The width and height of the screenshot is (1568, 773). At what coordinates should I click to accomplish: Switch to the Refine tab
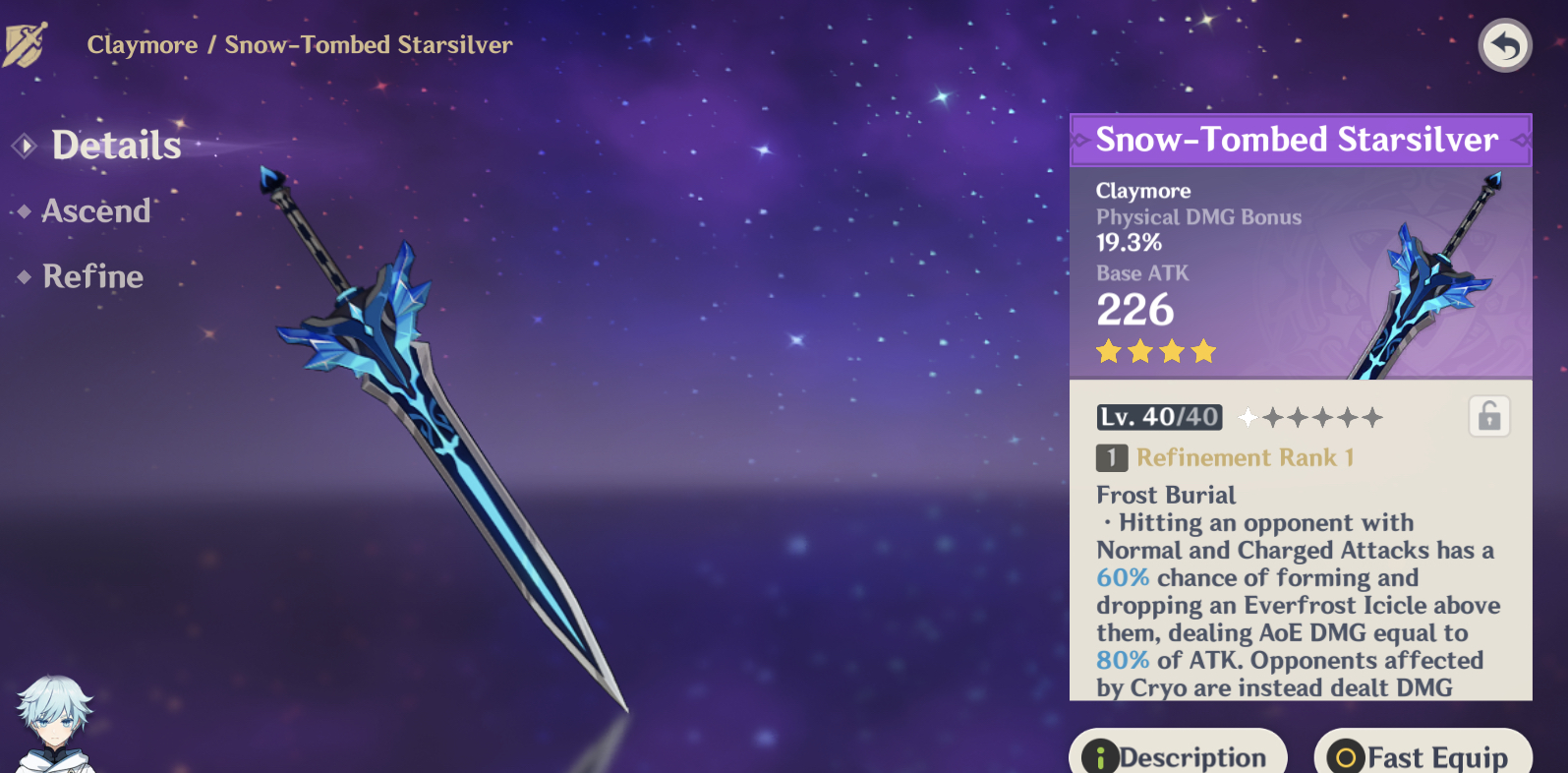pos(91,276)
